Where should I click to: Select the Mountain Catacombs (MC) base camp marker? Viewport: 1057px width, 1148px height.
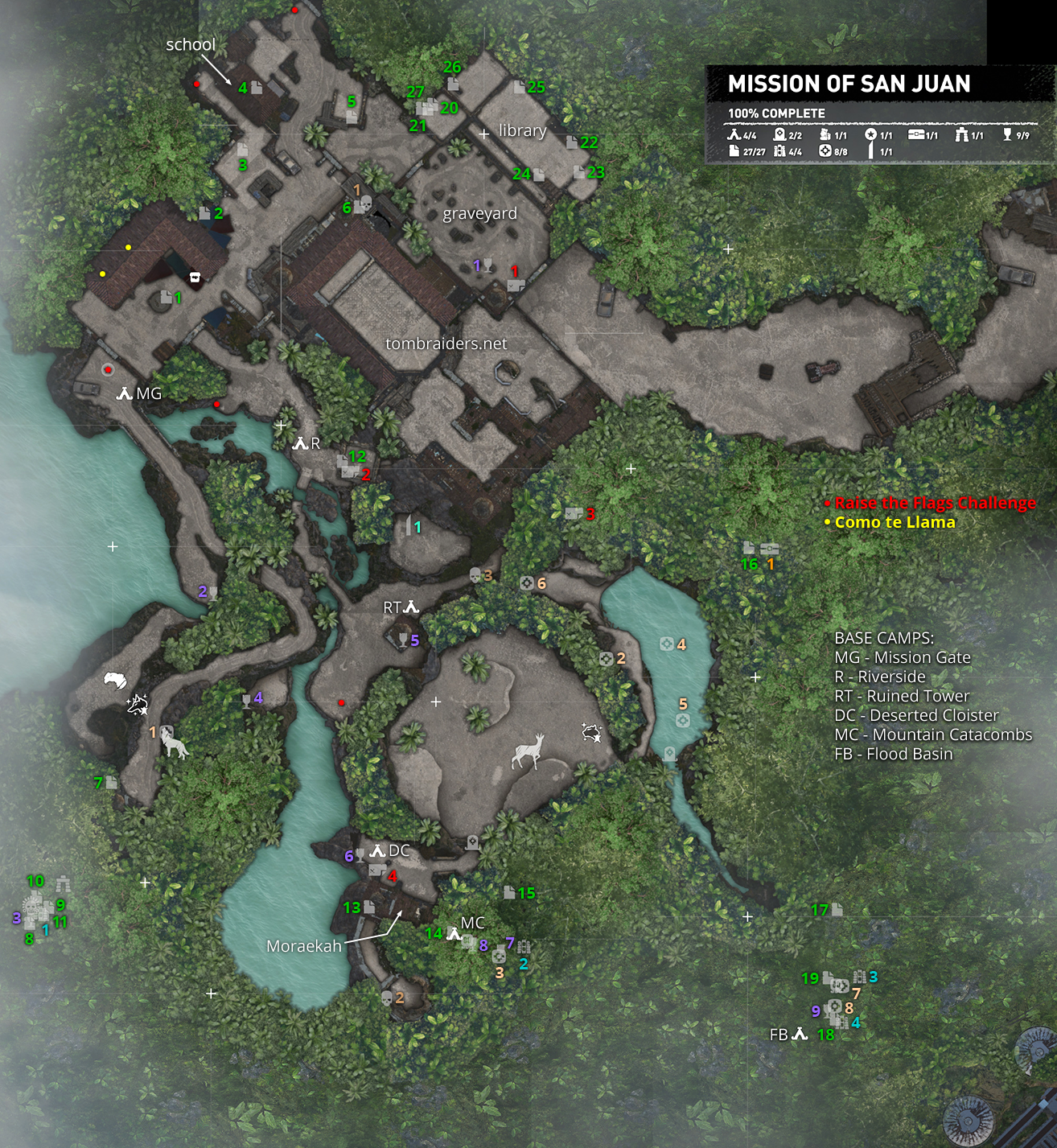pos(454,934)
